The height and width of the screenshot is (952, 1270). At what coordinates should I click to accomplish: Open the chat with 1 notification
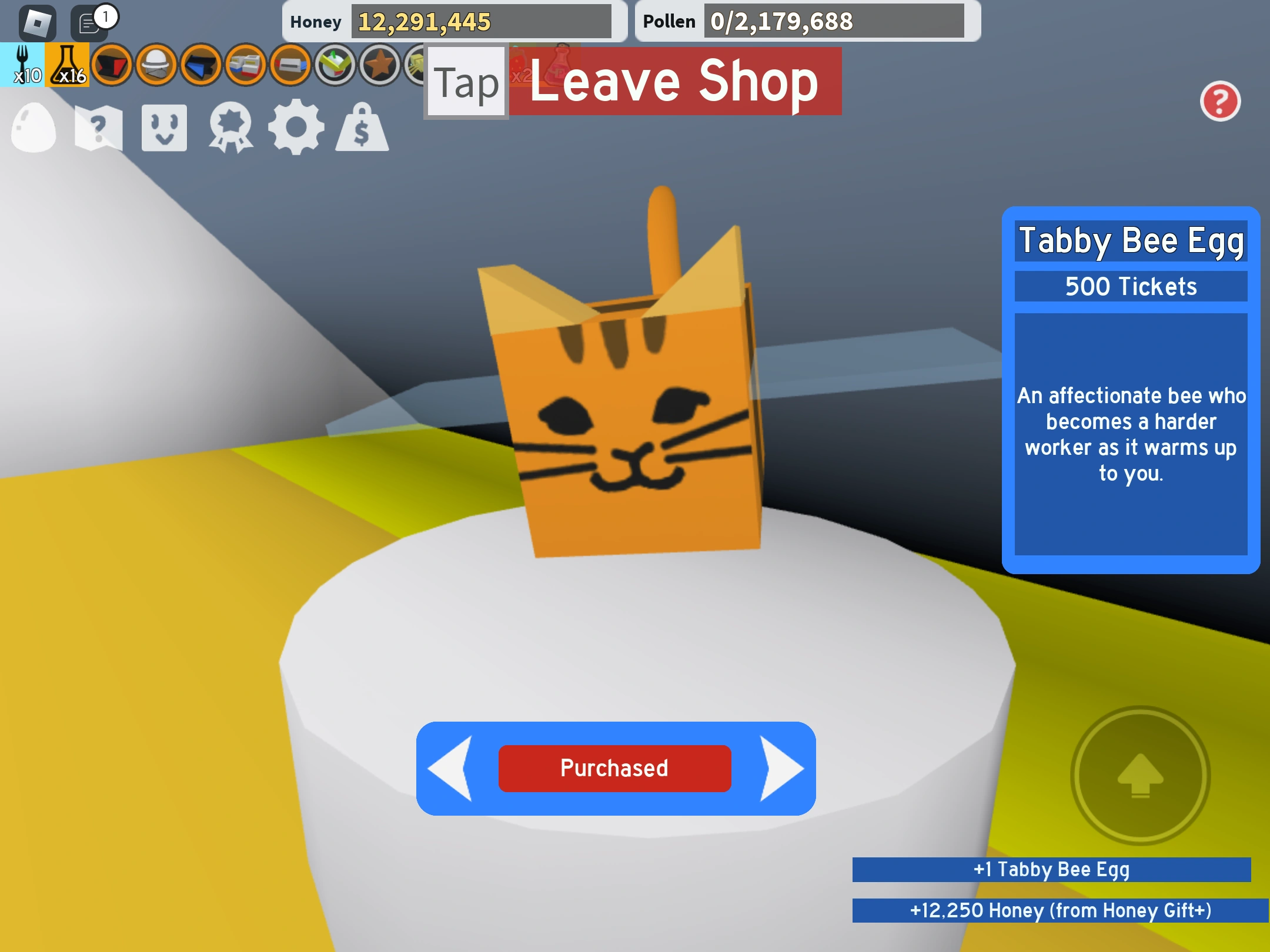click(89, 24)
